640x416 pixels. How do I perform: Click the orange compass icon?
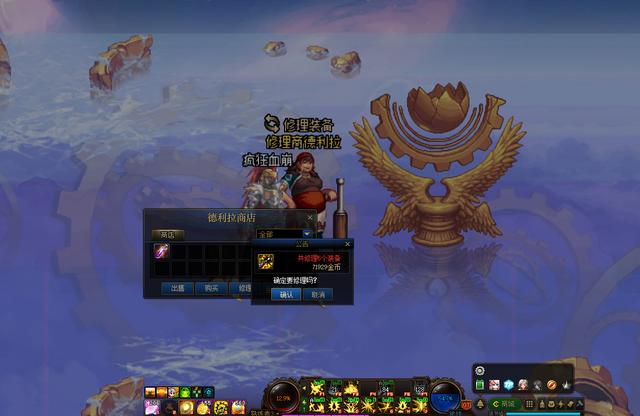click(552, 385)
